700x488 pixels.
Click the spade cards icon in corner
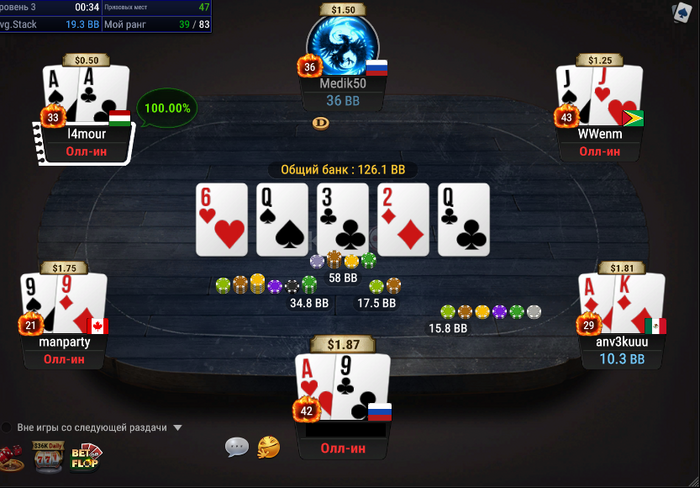[684, 11]
